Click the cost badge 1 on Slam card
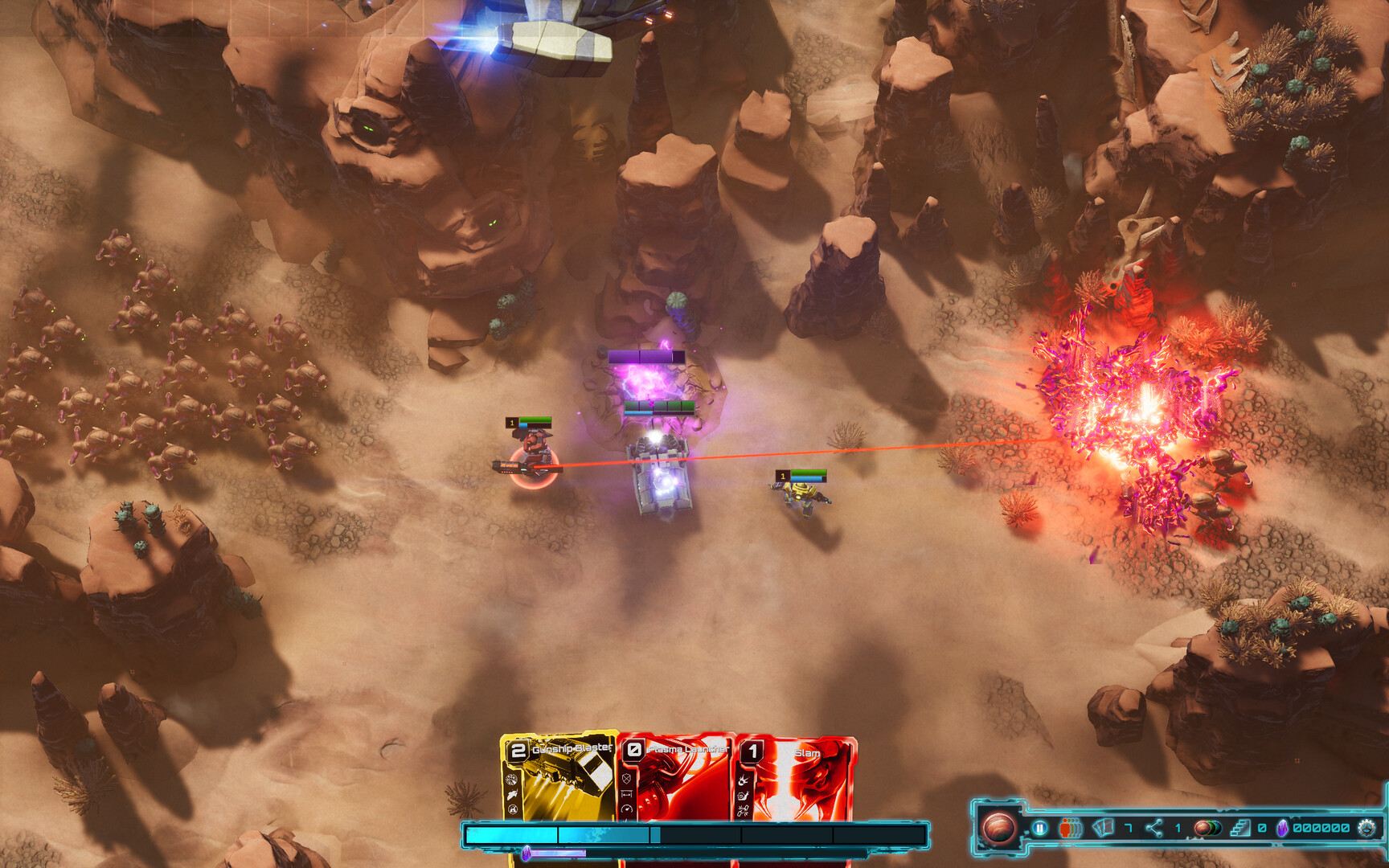Viewport: 1389px width, 868px height. (x=752, y=751)
